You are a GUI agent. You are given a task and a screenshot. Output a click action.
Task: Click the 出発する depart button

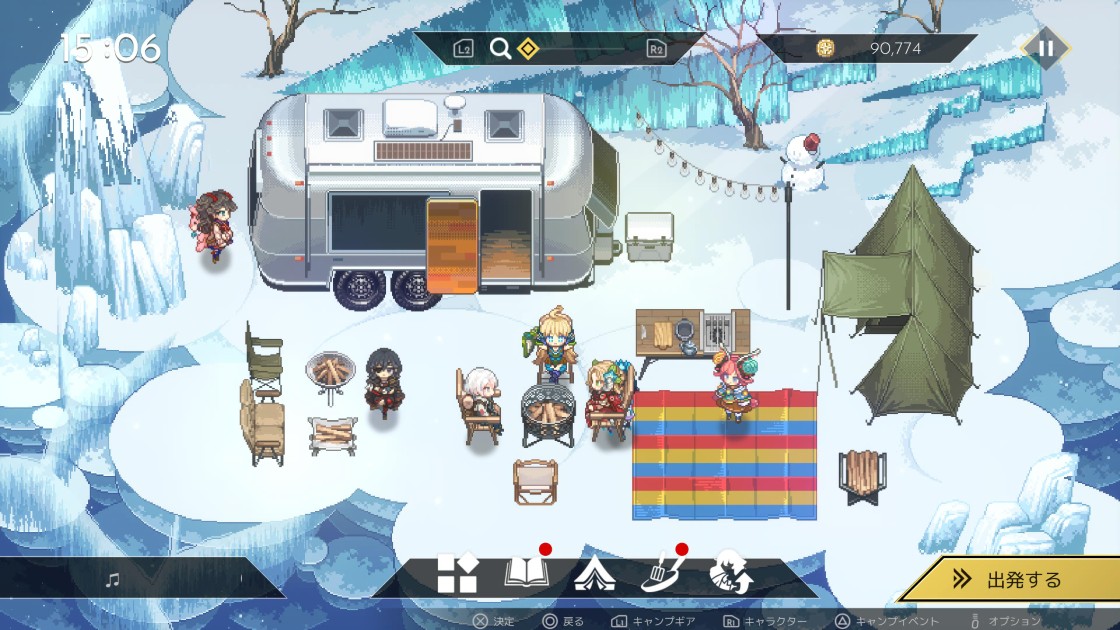(1010, 579)
